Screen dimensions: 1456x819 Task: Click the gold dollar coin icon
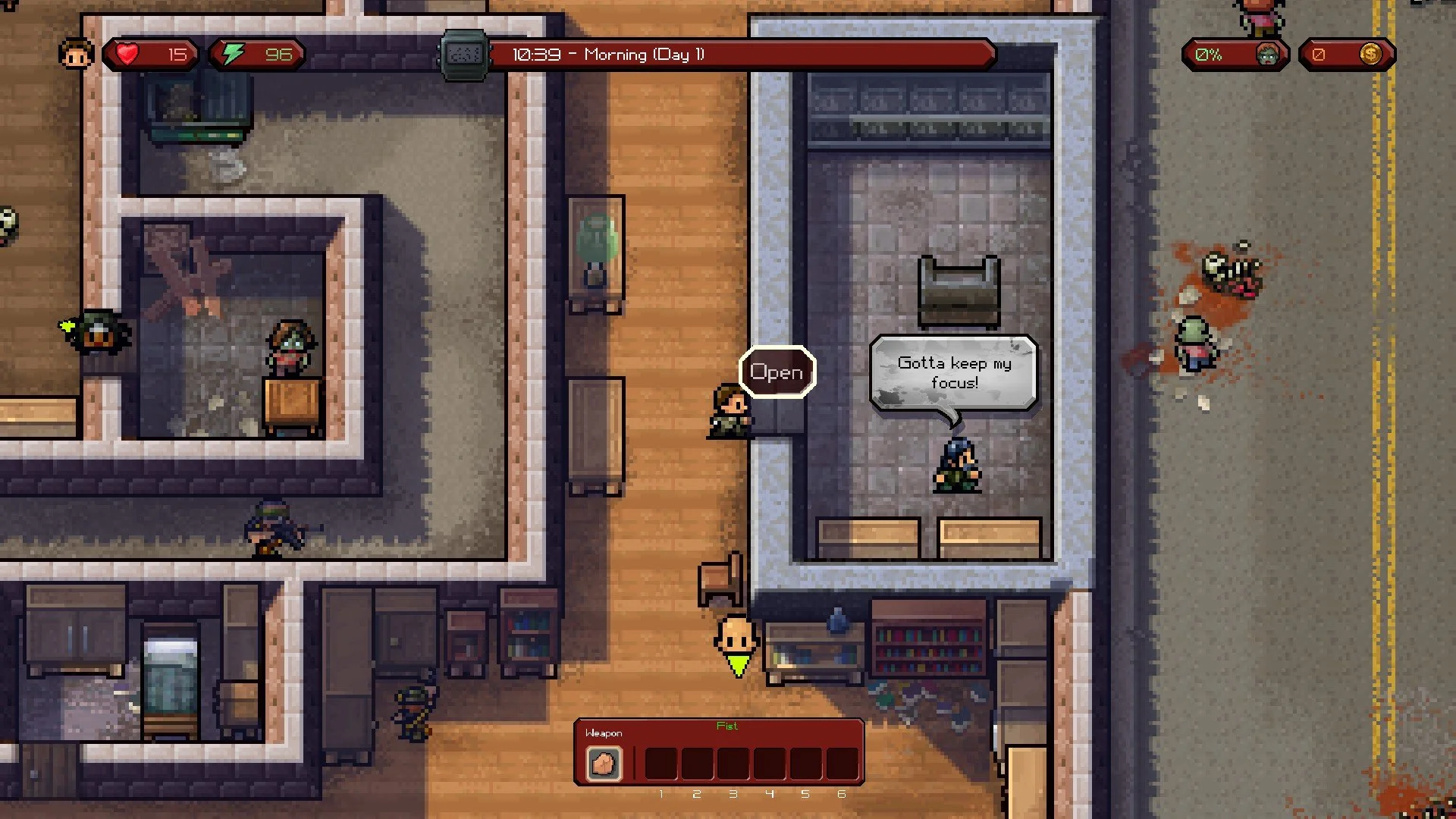click(x=1372, y=54)
